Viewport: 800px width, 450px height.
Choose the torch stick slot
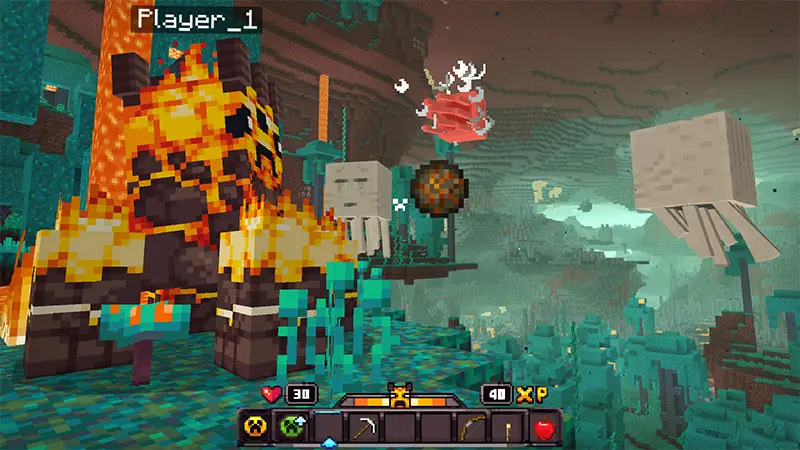[x=507, y=429]
